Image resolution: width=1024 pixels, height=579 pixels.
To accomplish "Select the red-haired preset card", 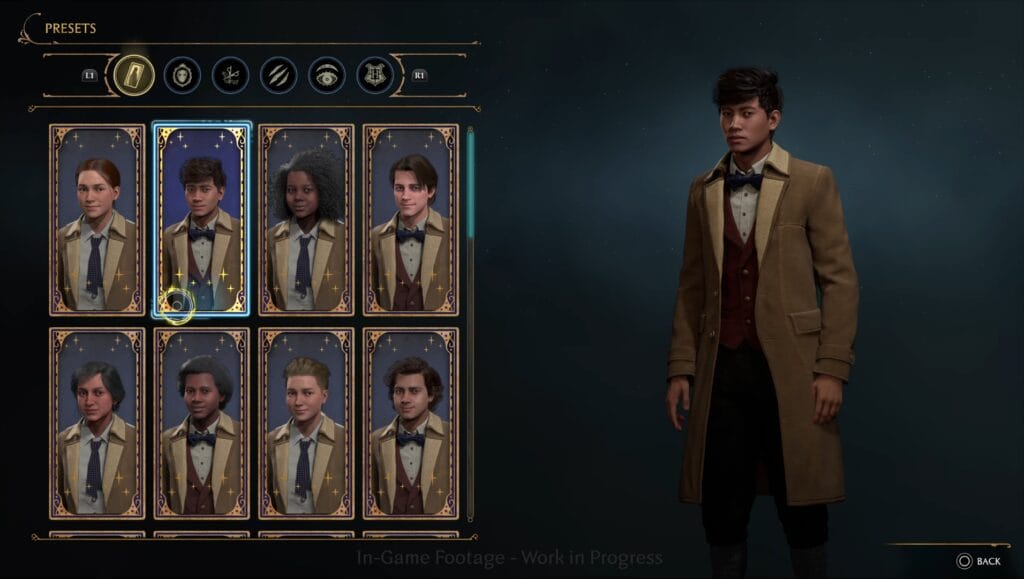I will (97, 219).
